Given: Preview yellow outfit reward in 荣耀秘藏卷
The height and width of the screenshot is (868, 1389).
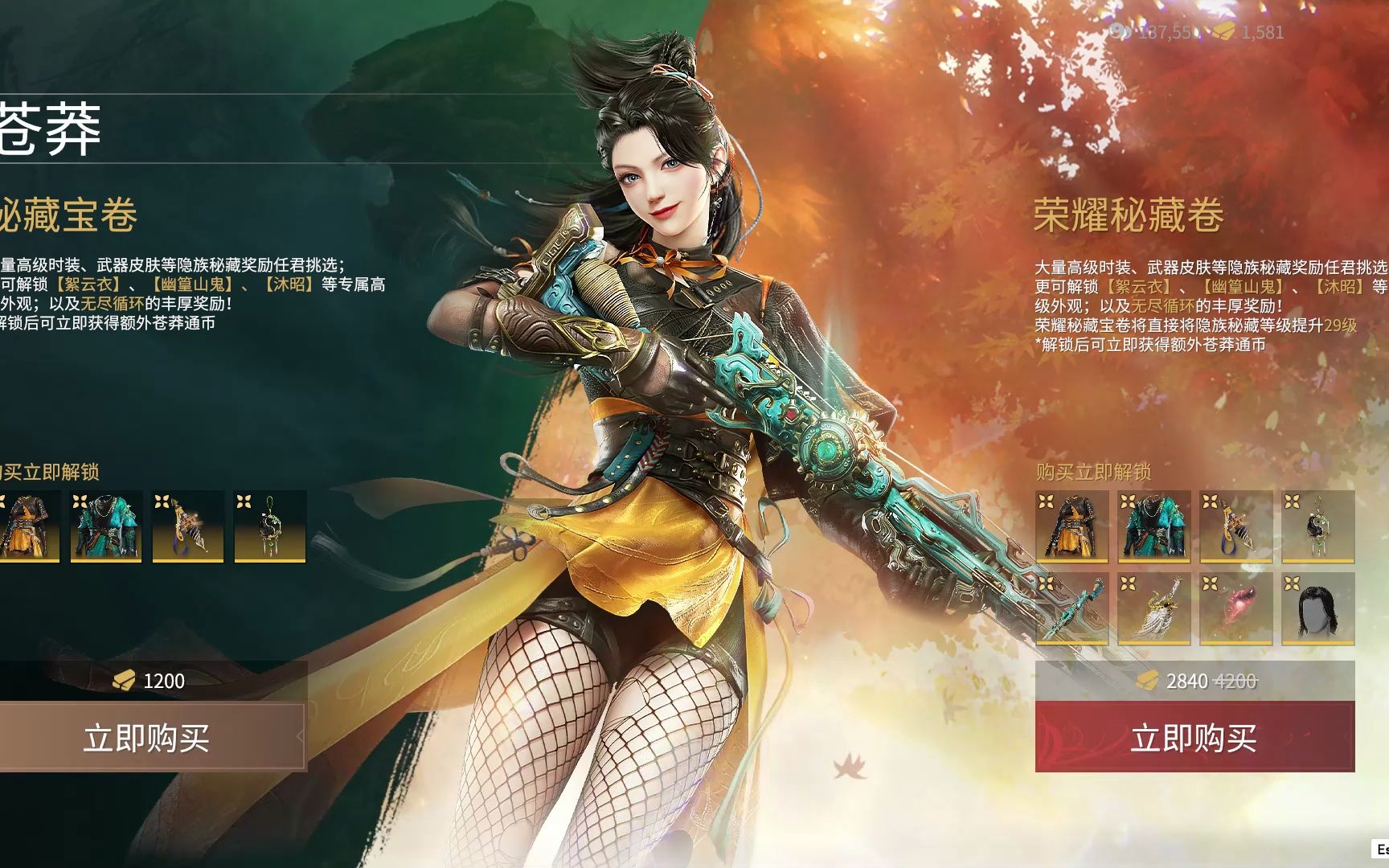Looking at the screenshot, I should tap(1072, 526).
